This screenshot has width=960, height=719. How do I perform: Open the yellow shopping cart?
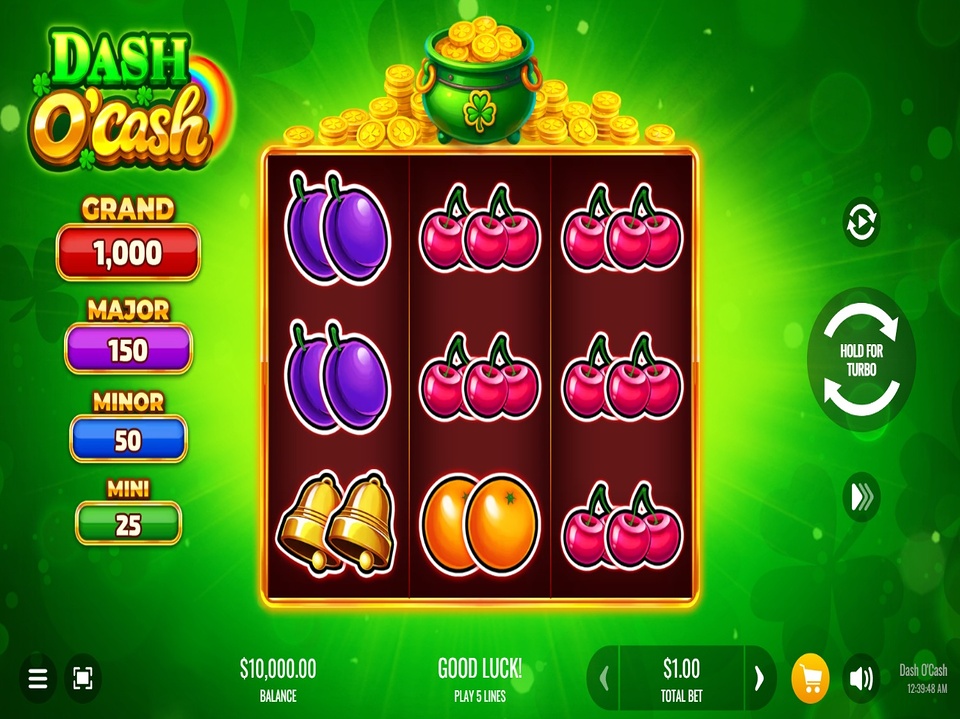click(x=810, y=679)
